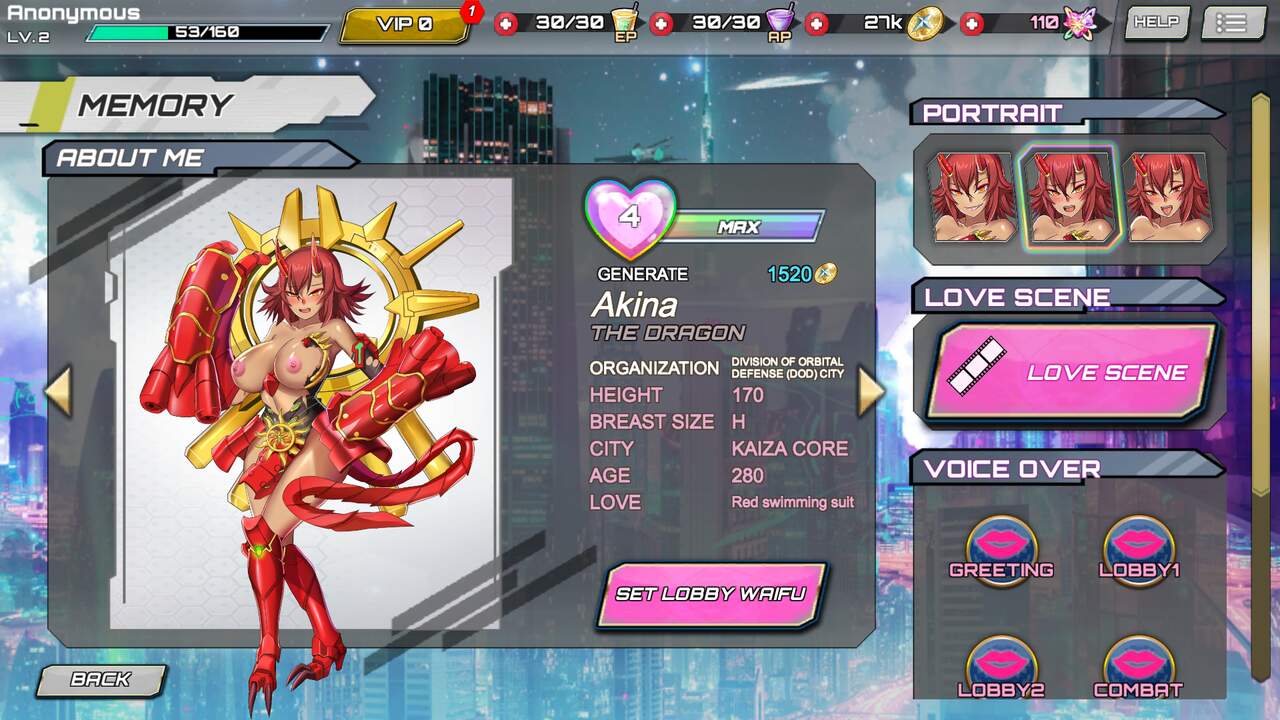Select the middle highlighted portrait thumbnail
Viewport: 1280px width, 720px height.
(x=1070, y=198)
